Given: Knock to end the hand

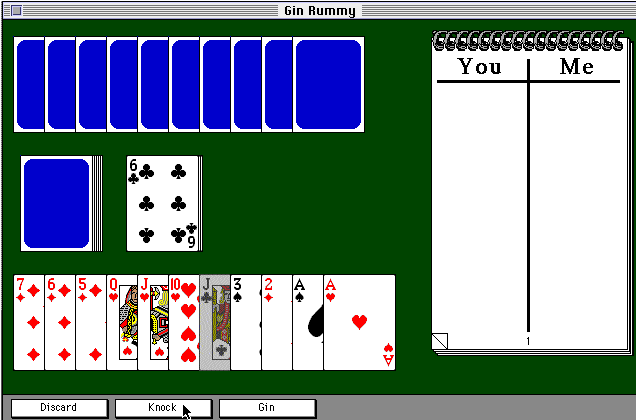Looking at the screenshot, I should click(162, 408).
